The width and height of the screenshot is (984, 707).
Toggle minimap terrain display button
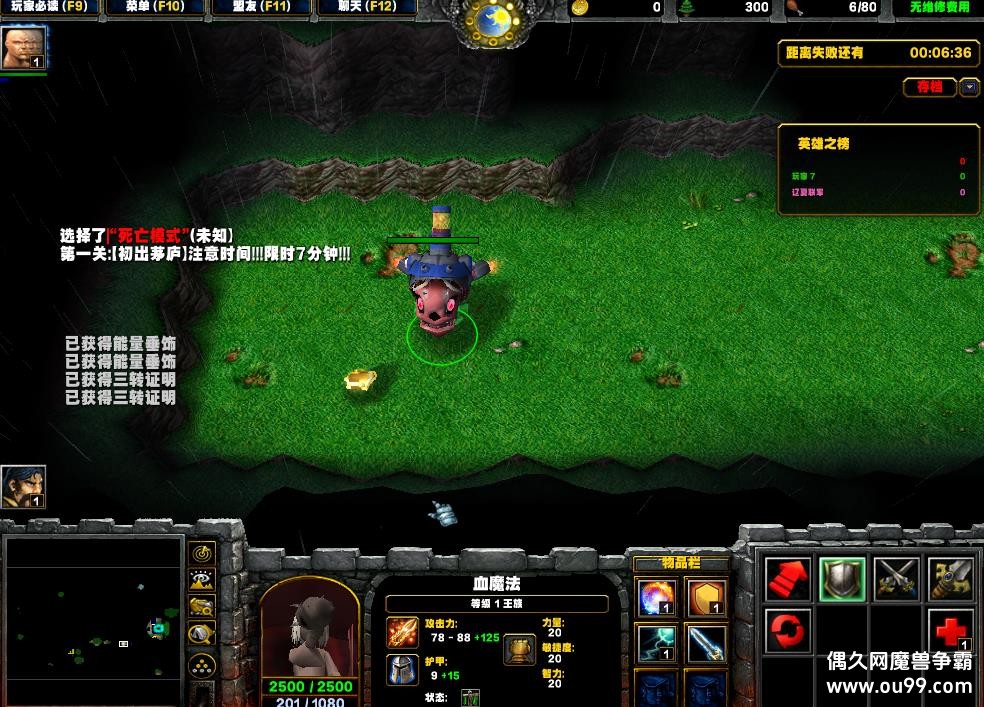(x=202, y=580)
